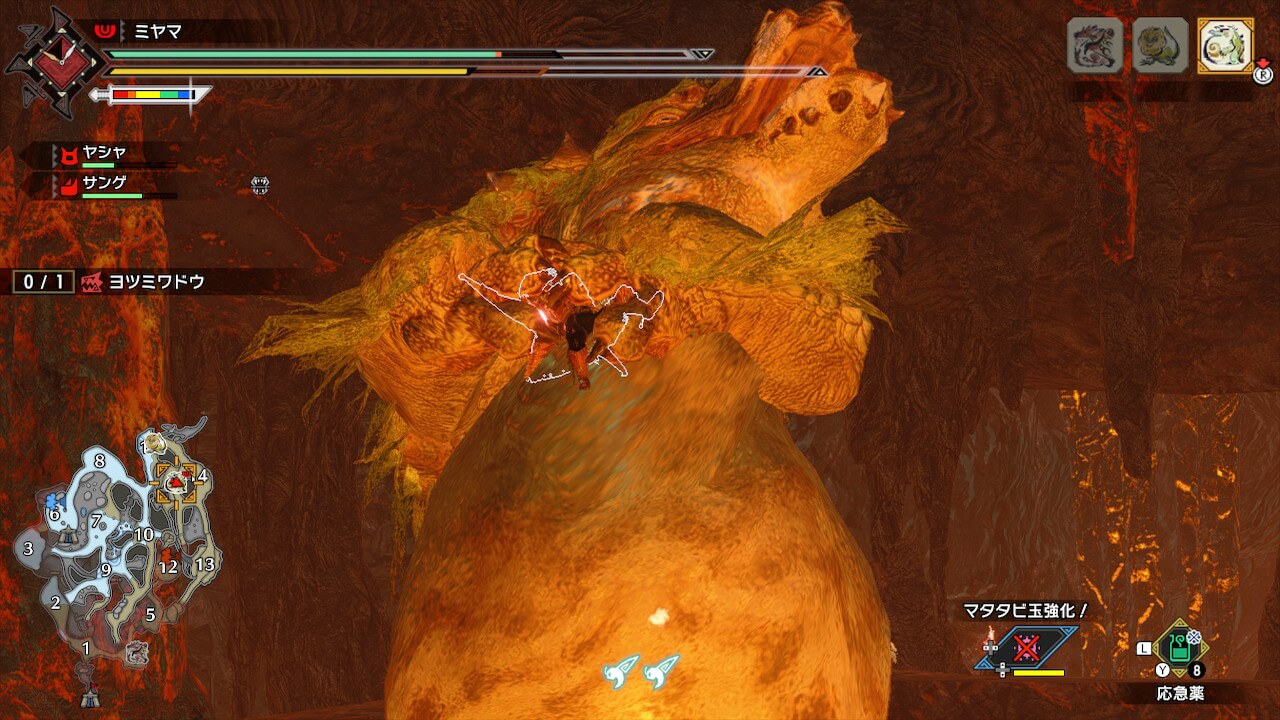Click the monster icon near minimap area 5
The image size is (1280, 720).
136,654
